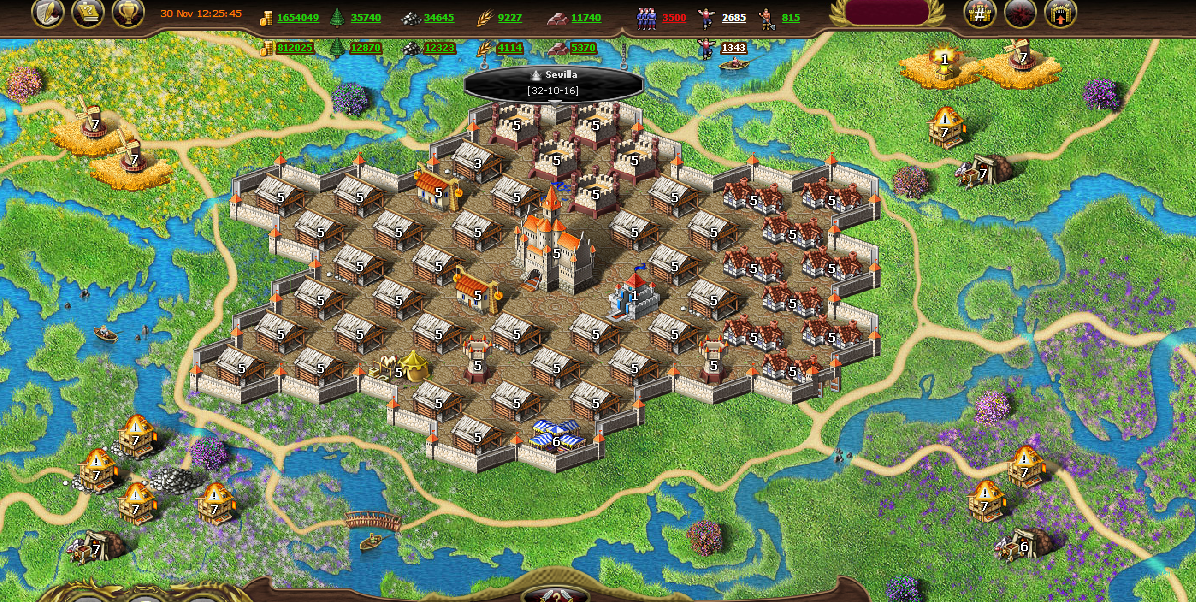Open the wood resource link 35740
Screen dimensions: 1196x602
pos(366,18)
